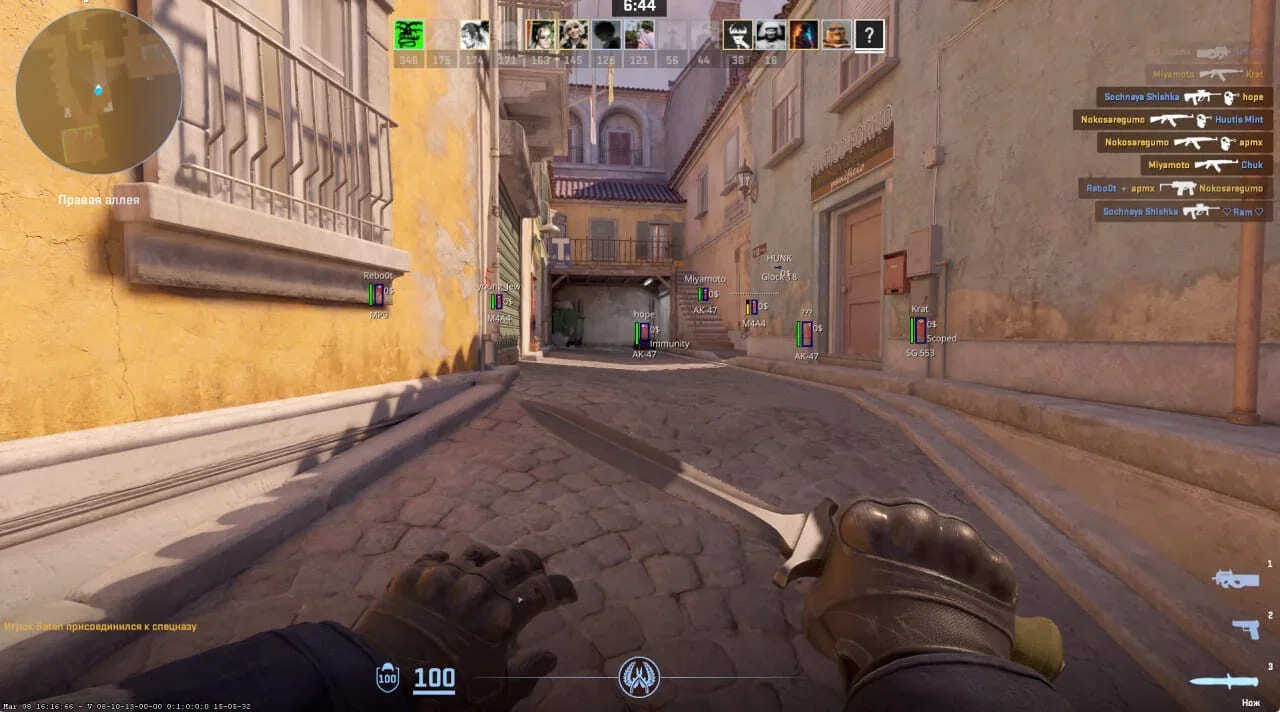Select the kill feed row Sochnaya Shishka killed hope
The height and width of the screenshot is (712, 1280).
tap(1184, 97)
